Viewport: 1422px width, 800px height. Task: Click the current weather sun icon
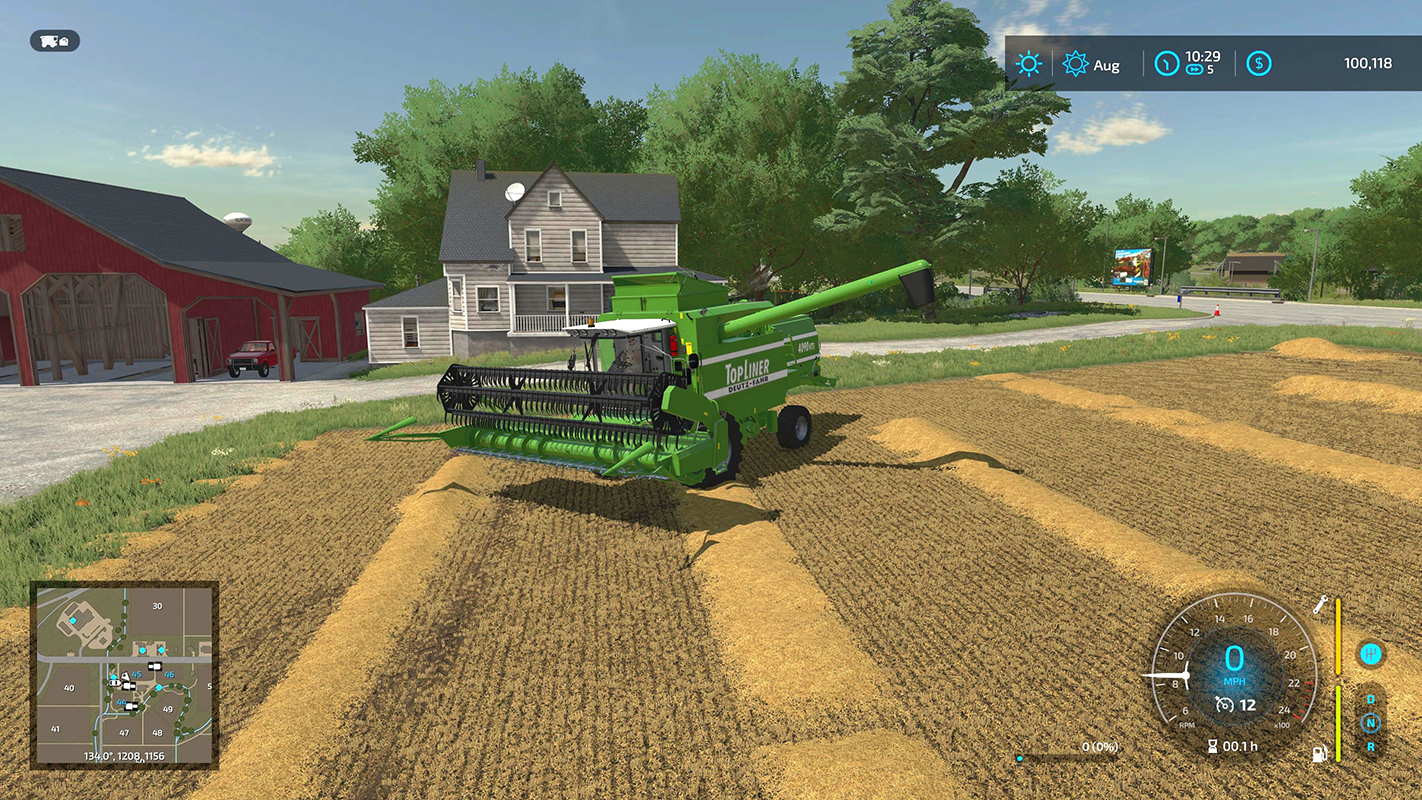[x=1028, y=63]
